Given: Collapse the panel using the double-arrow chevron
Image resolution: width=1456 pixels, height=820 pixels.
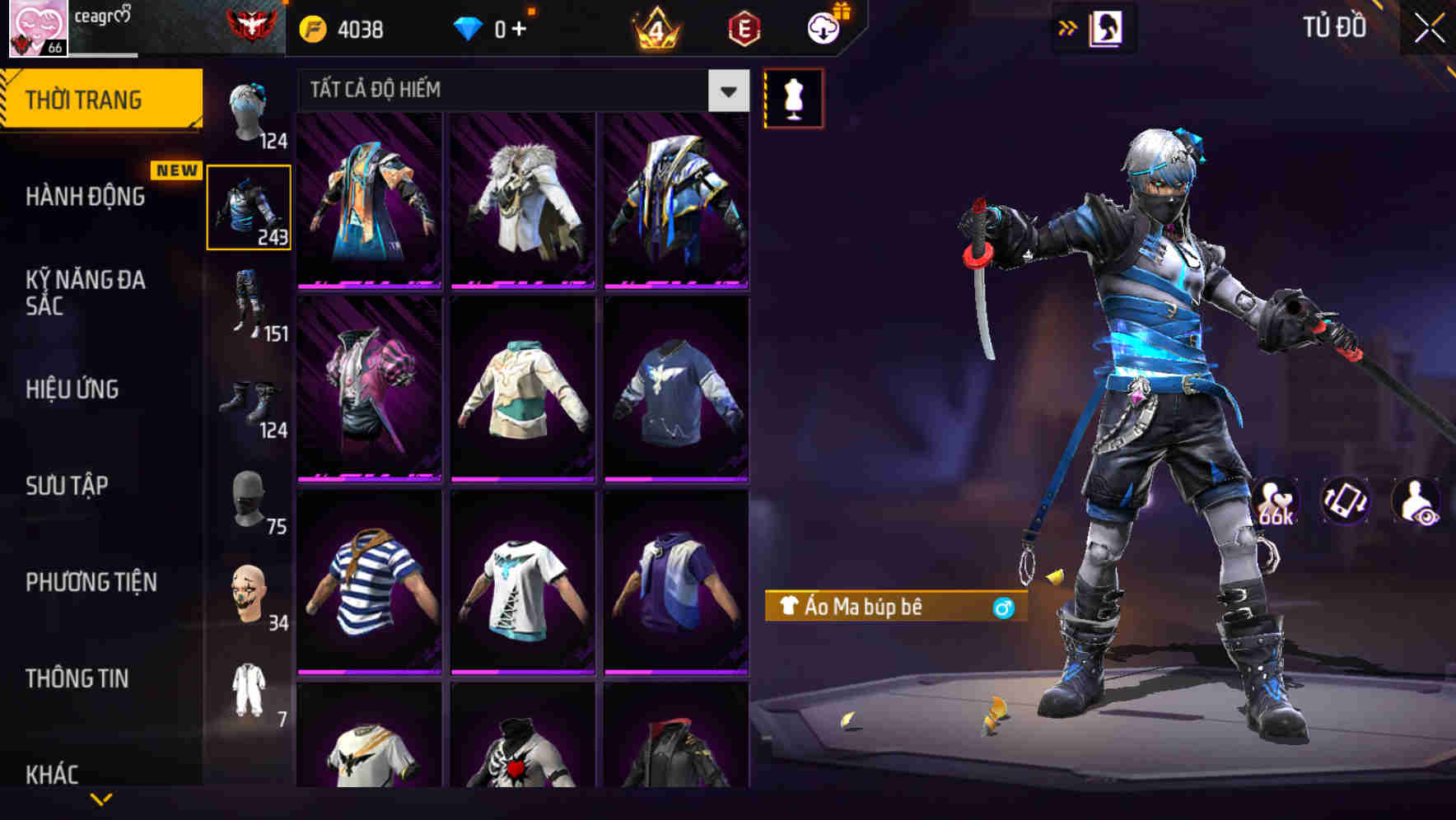Looking at the screenshot, I should point(1068,27).
